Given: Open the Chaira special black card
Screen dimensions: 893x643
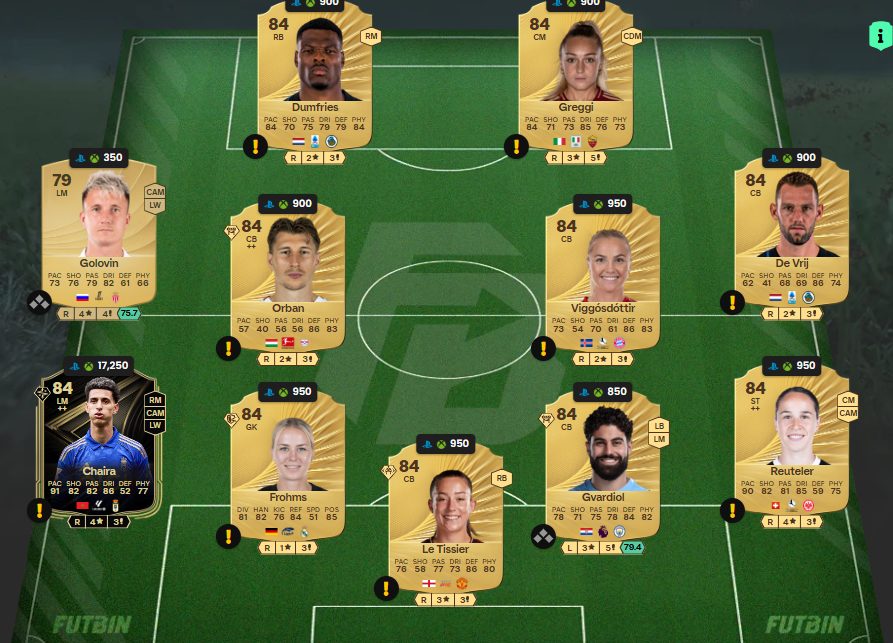Looking at the screenshot, I should 99,440.
